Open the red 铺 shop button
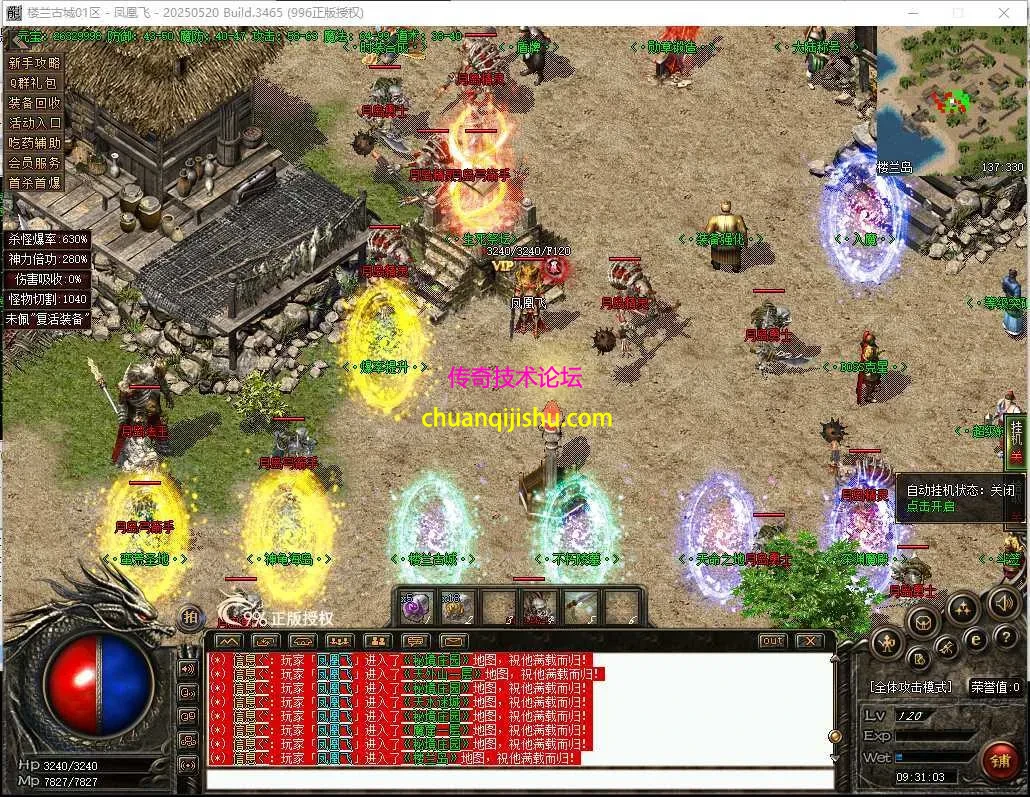 click(998, 759)
